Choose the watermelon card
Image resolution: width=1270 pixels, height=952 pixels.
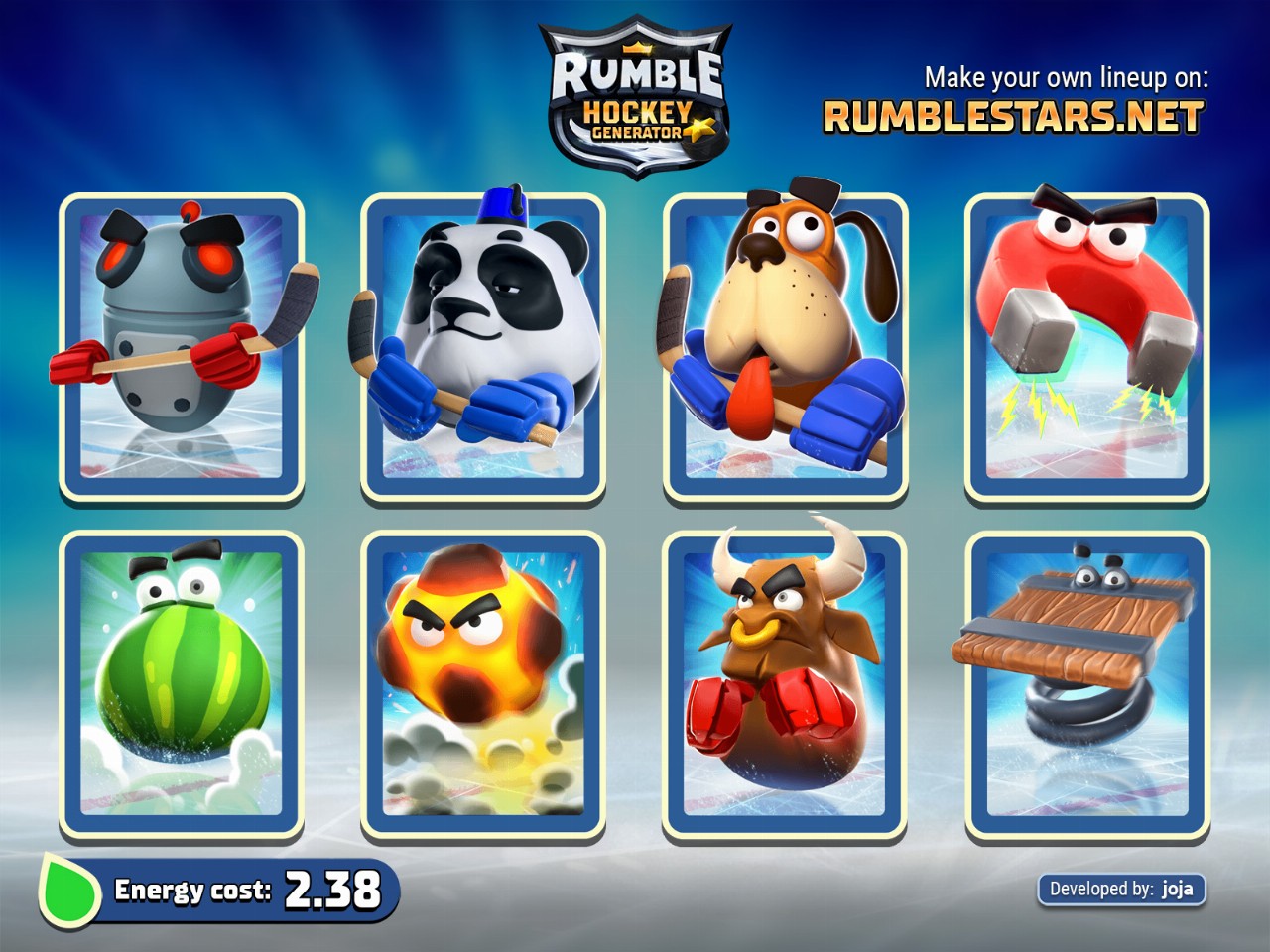point(182,686)
